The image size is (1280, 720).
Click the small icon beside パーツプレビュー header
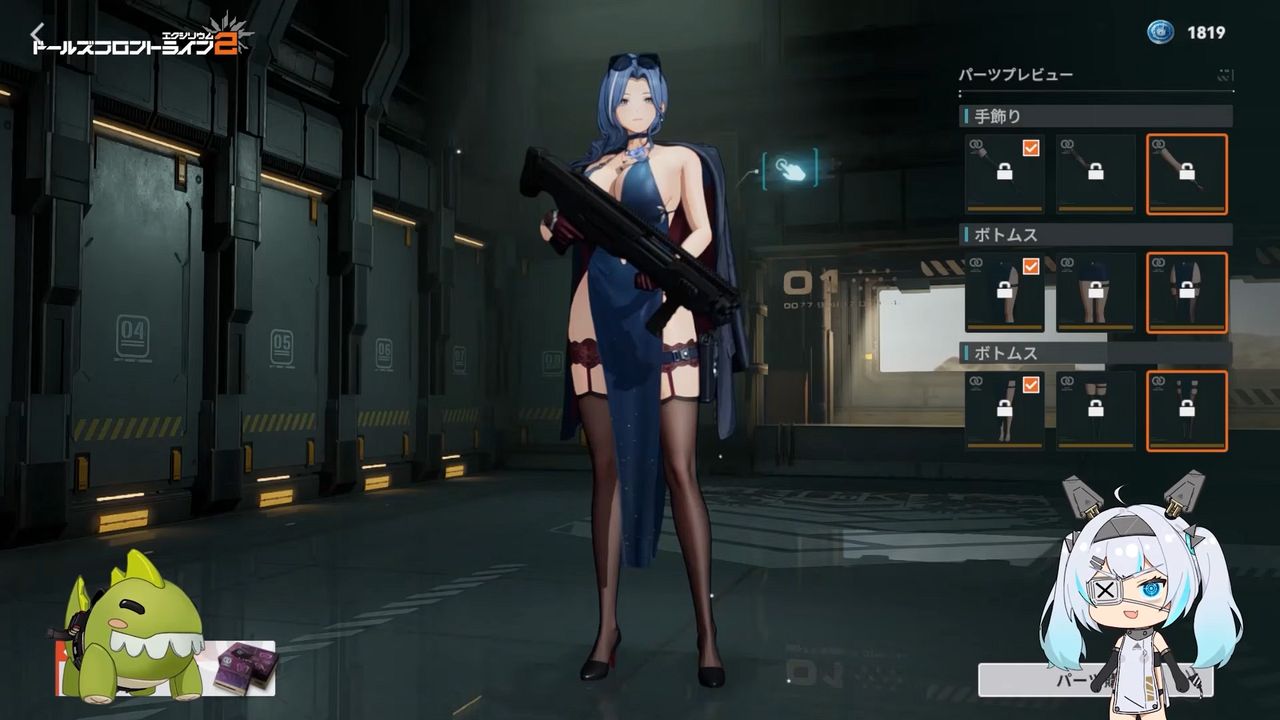[1225, 75]
